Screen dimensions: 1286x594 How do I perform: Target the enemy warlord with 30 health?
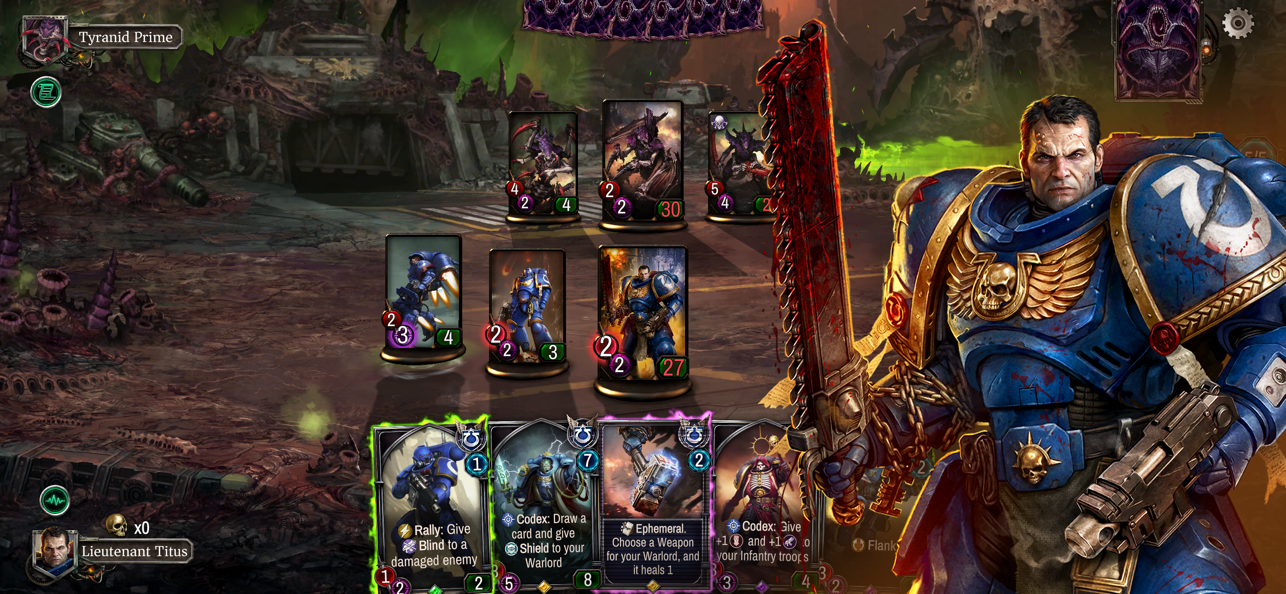pyautogui.click(x=642, y=158)
